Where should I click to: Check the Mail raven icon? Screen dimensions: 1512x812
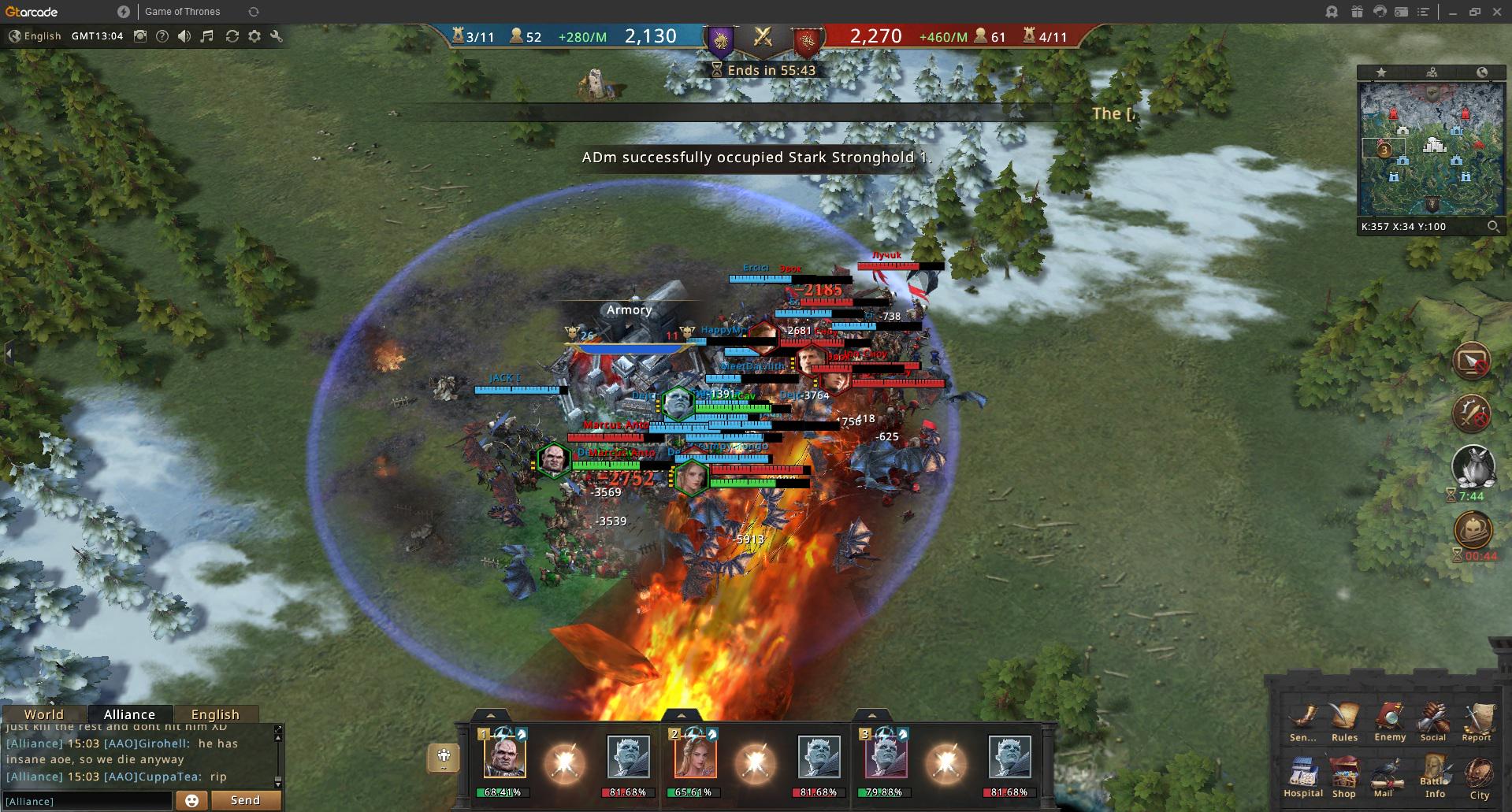(1384, 775)
